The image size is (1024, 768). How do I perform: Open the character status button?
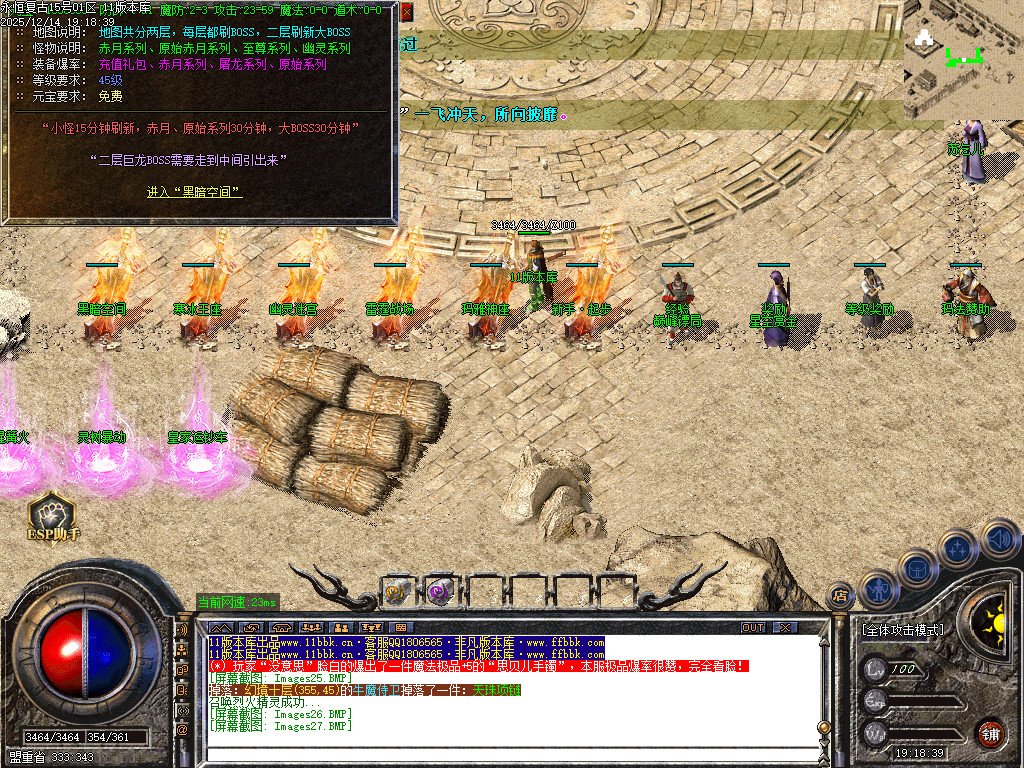878,589
